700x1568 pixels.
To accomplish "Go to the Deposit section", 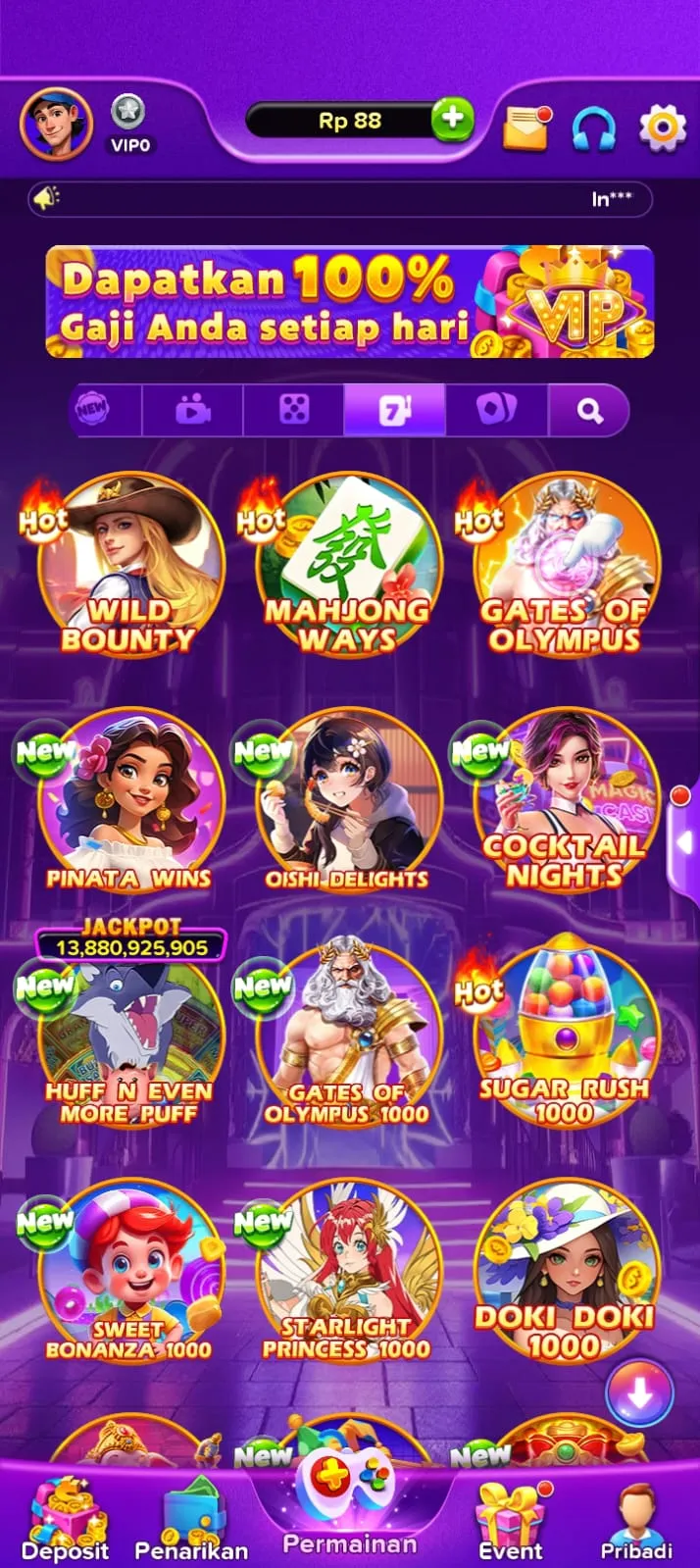I will 65,1518.
